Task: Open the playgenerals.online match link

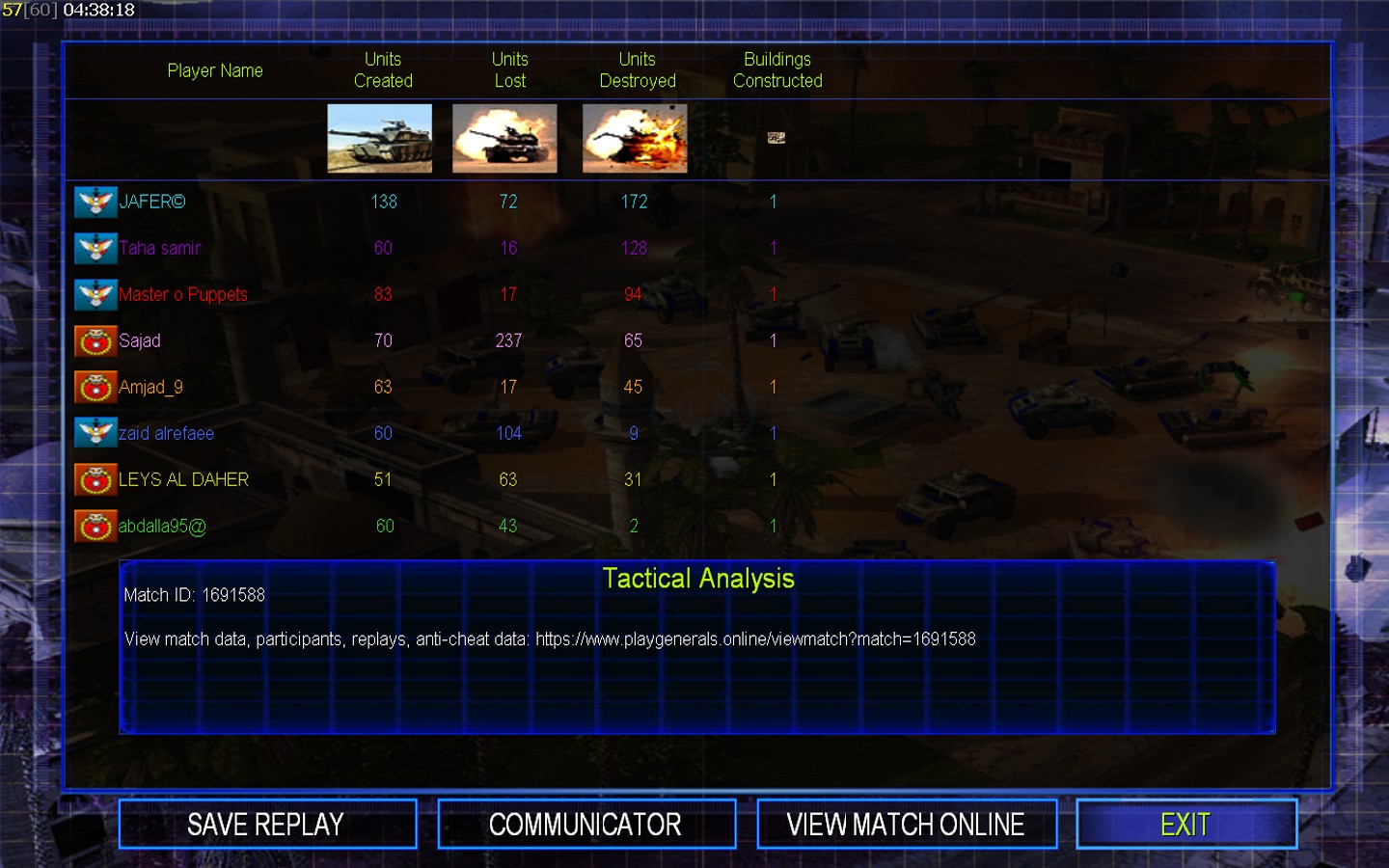Action: point(755,639)
